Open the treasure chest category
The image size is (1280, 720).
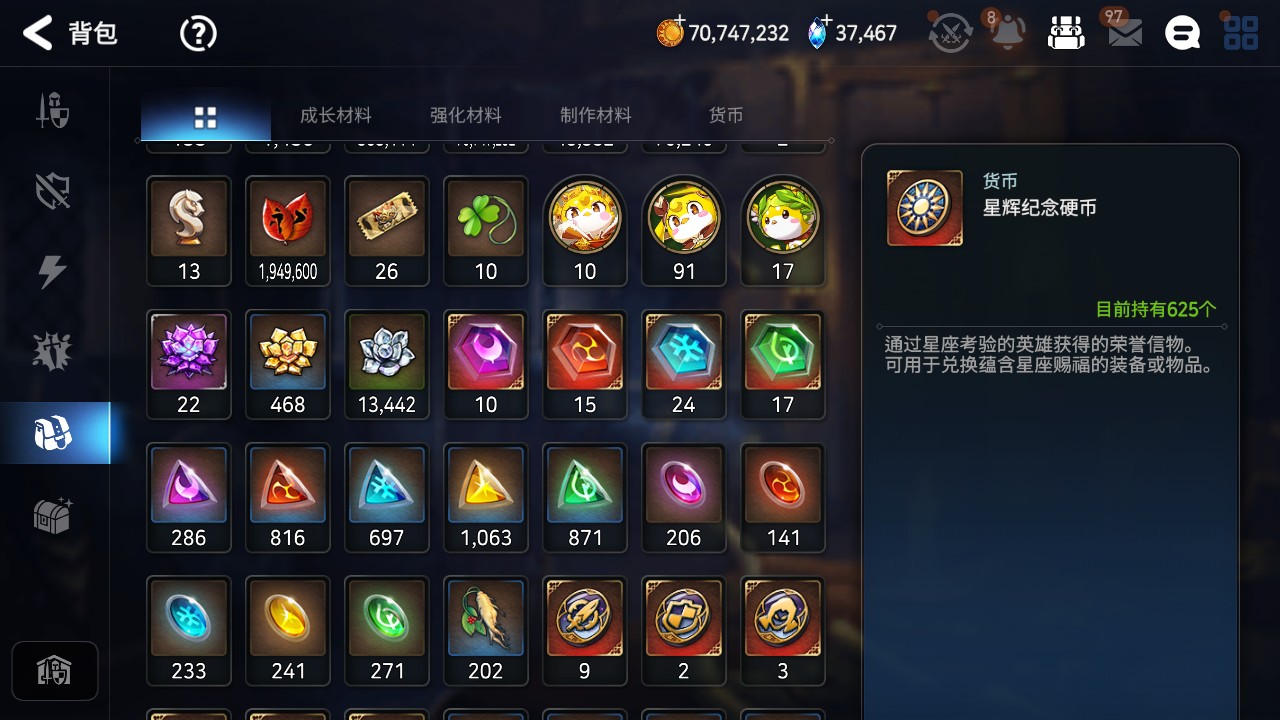(x=53, y=516)
